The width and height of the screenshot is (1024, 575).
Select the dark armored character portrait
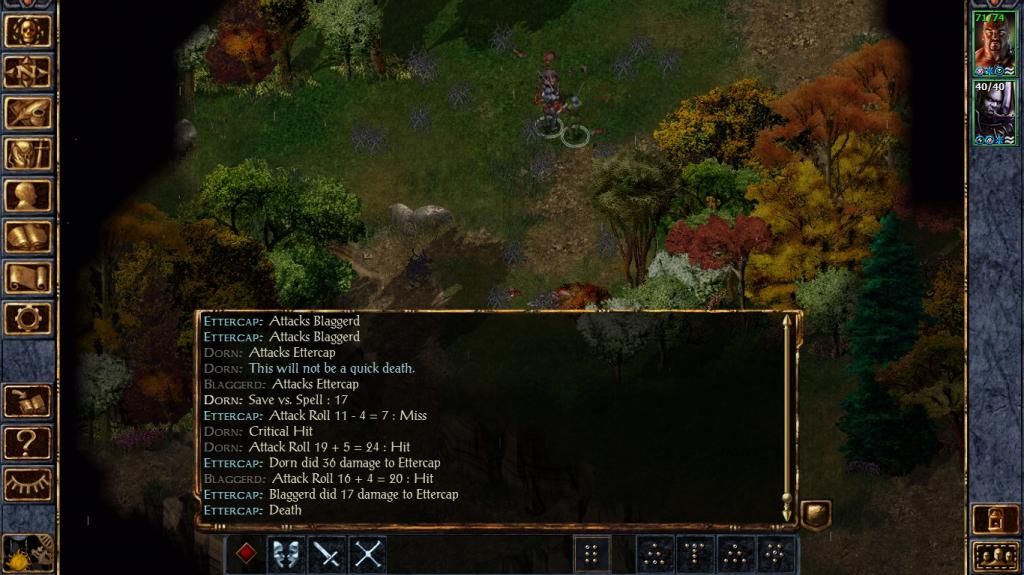pos(994,112)
